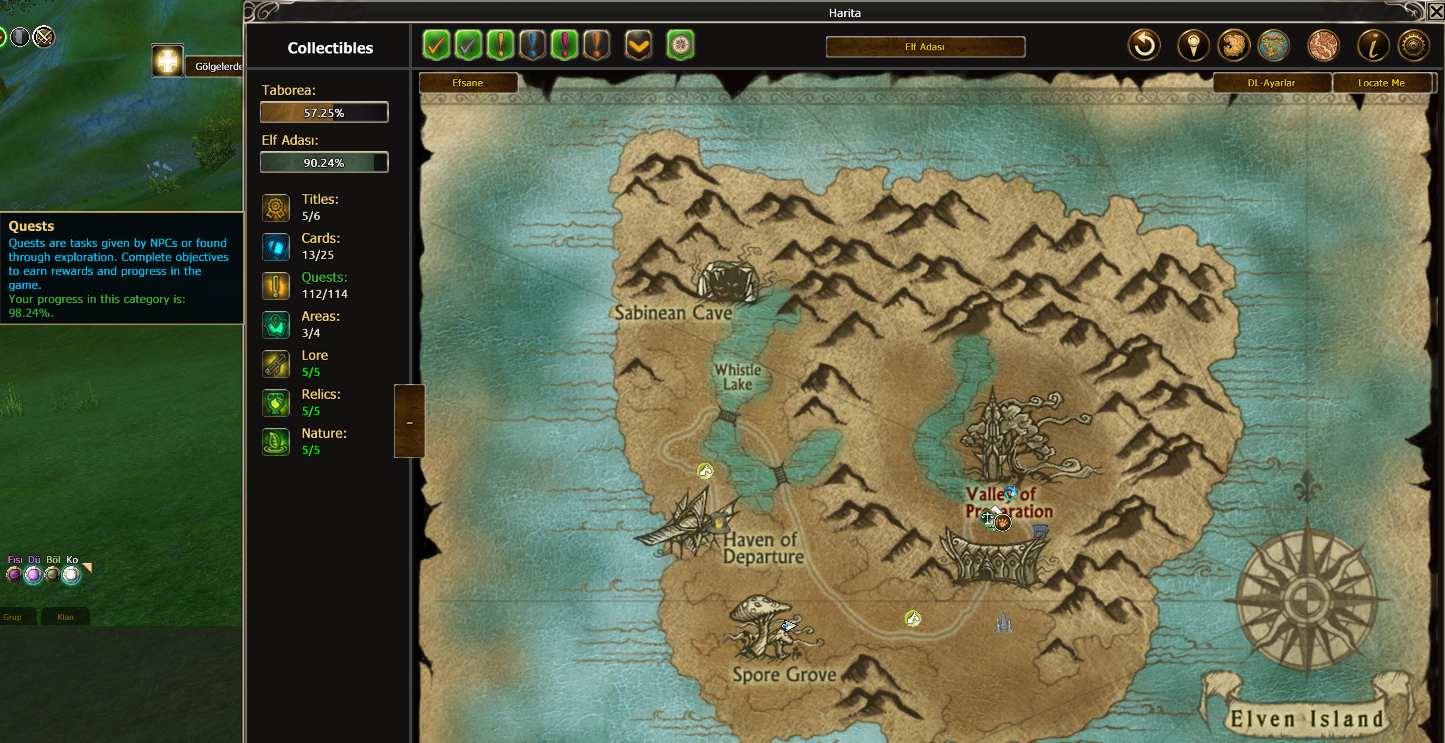Click the Locate Me button
The width and height of the screenshot is (1445, 743).
1381,83
